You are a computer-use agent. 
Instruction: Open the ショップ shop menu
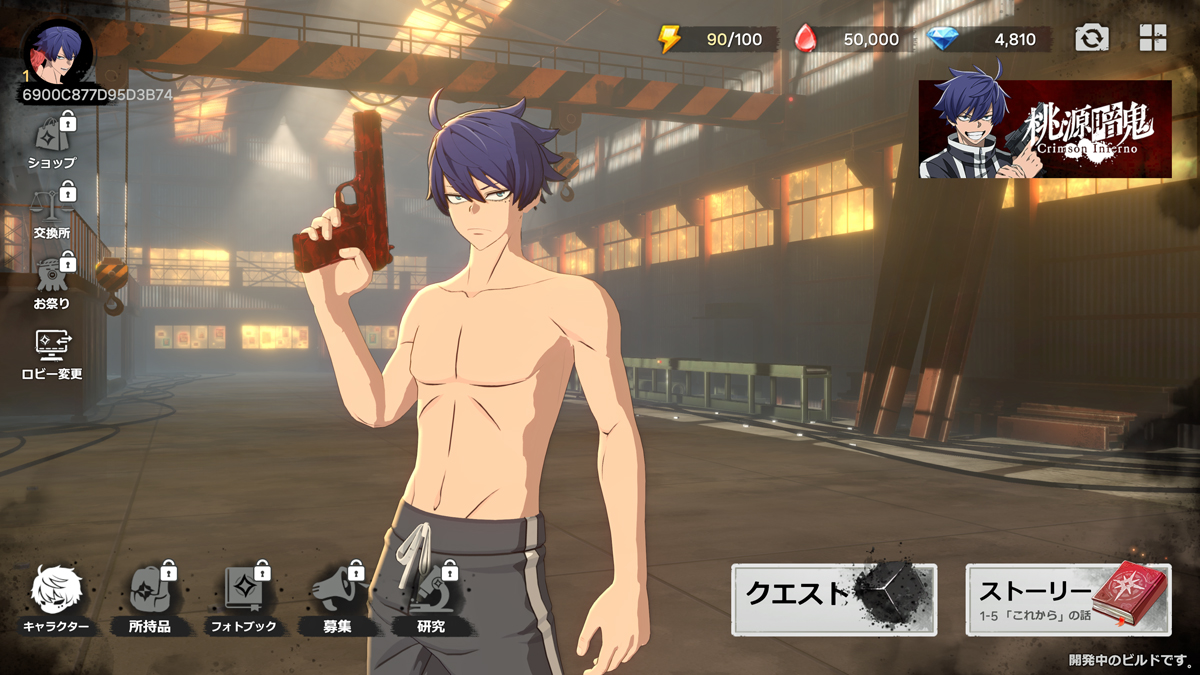pos(52,140)
